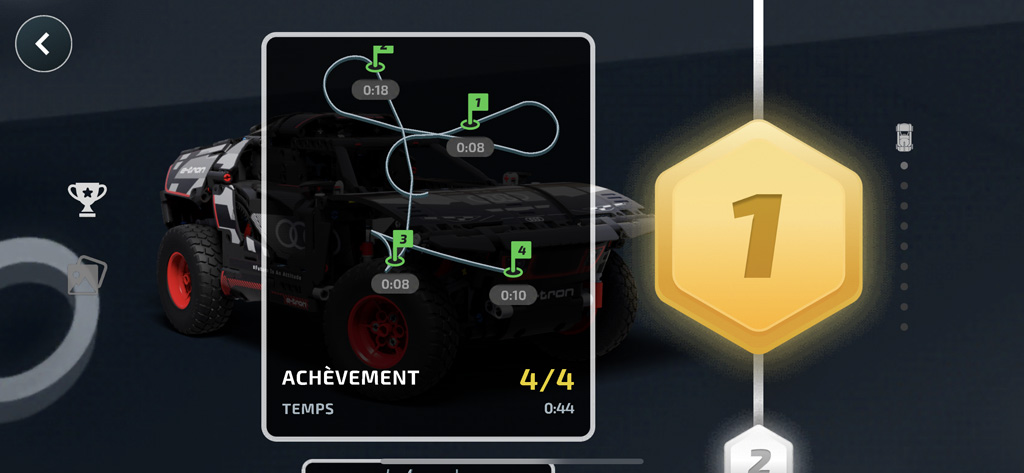Open the trophy achievements icon
The image size is (1024, 473).
(87, 199)
